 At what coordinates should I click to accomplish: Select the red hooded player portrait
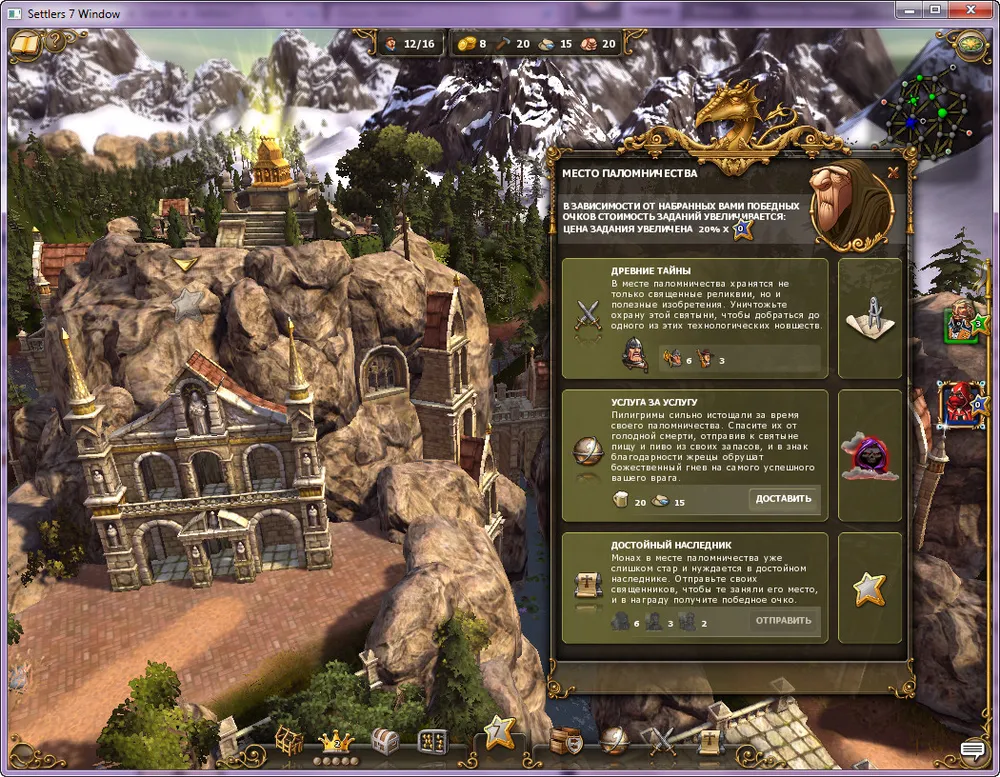[962, 404]
